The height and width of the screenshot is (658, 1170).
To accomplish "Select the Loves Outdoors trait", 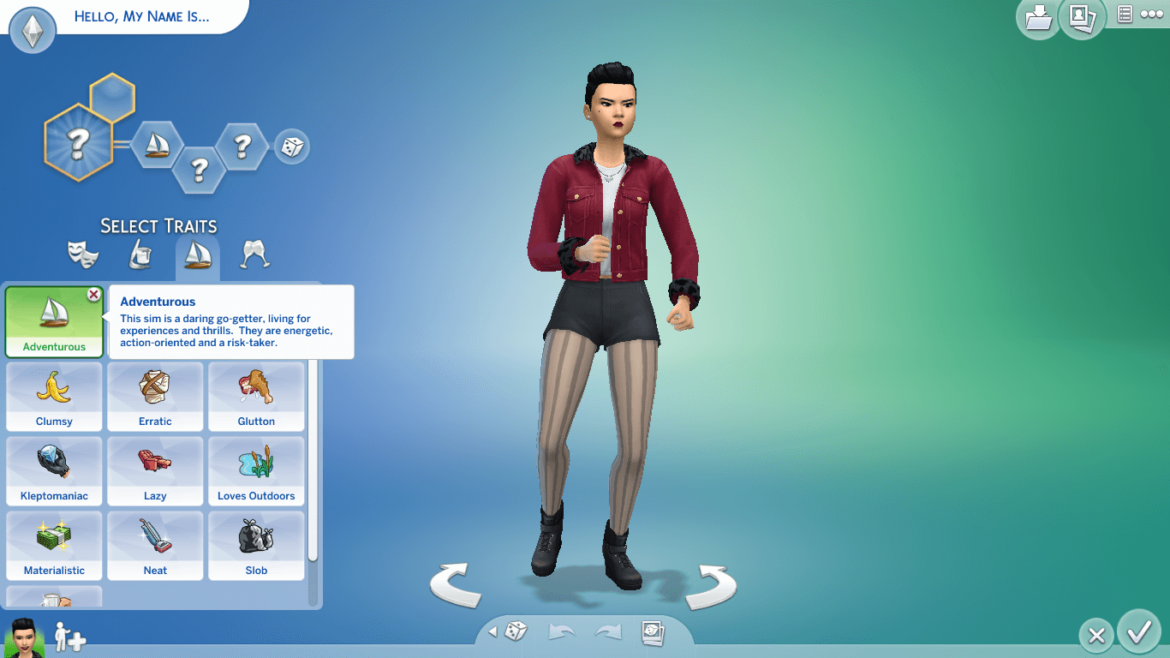I will pyautogui.click(x=256, y=470).
